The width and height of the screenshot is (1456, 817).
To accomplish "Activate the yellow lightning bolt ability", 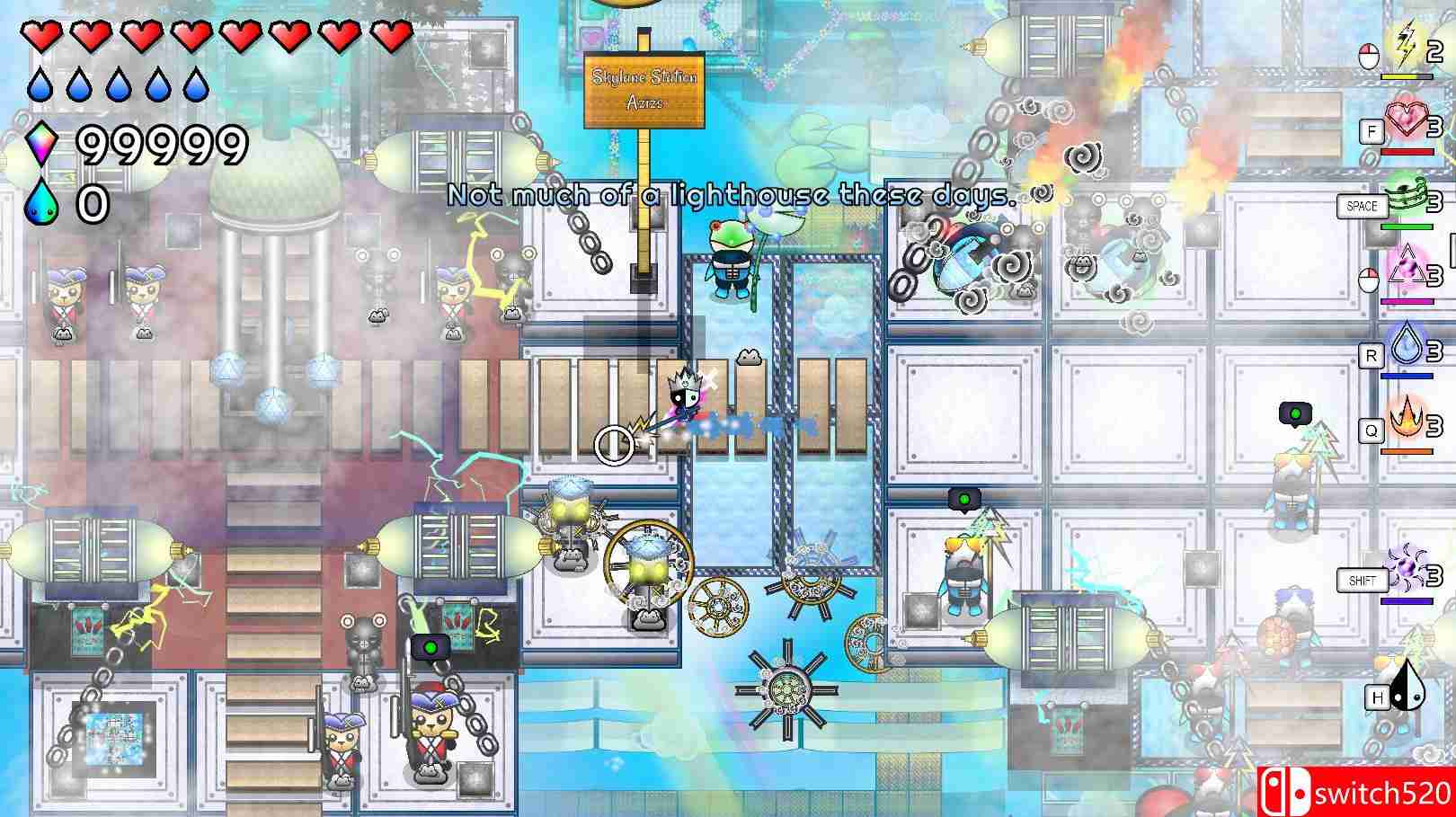I will [1404, 43].
